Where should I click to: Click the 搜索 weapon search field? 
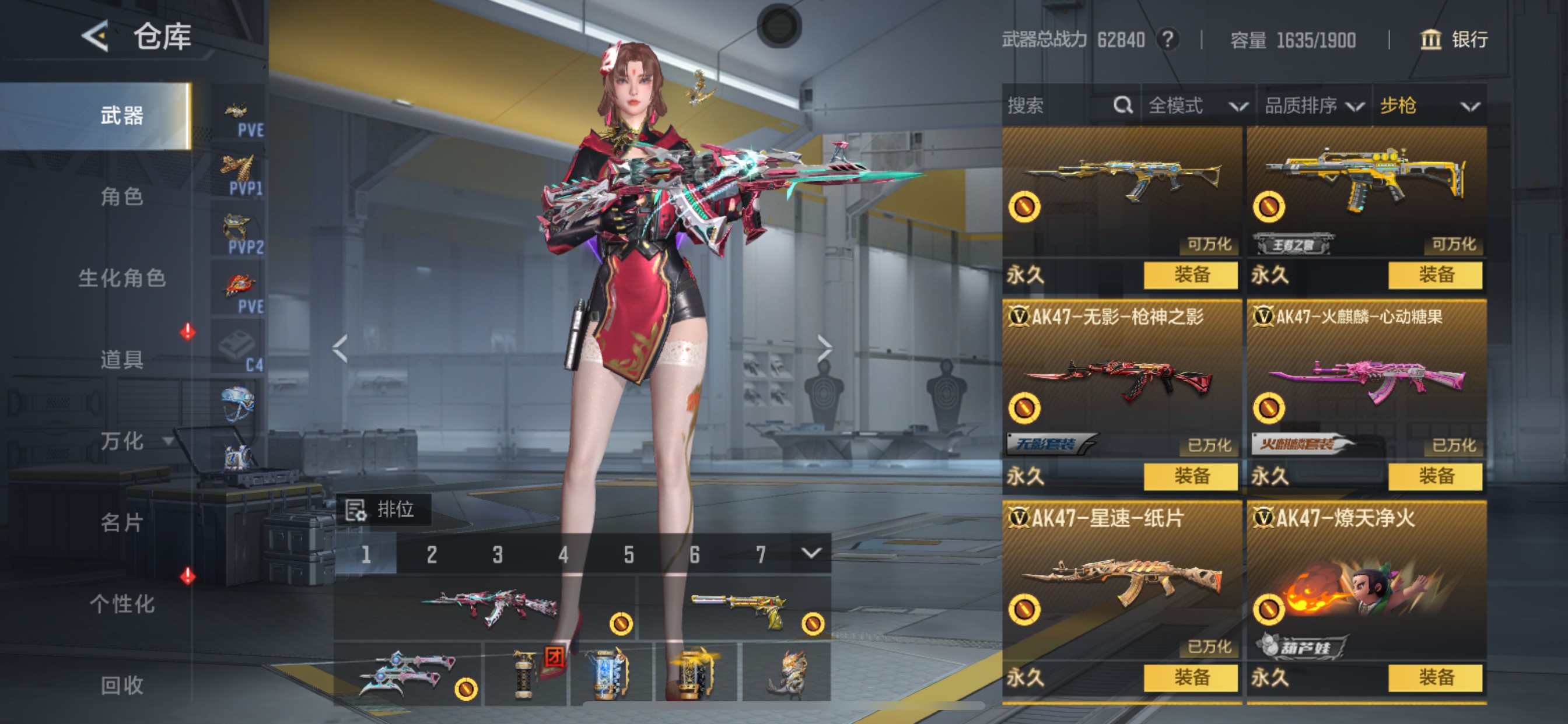pos(1059,106)
